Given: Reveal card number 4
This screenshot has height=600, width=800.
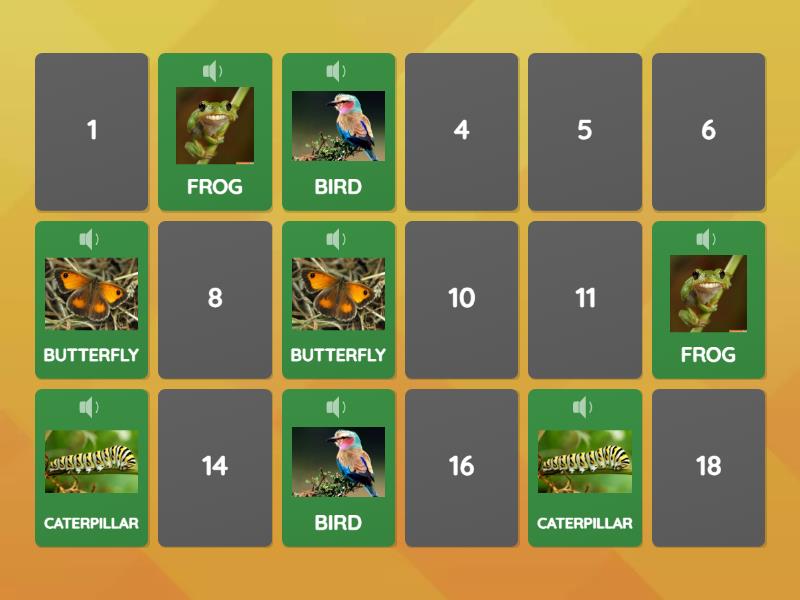Looking at the screenshot, I should click(x=461, y=131).
